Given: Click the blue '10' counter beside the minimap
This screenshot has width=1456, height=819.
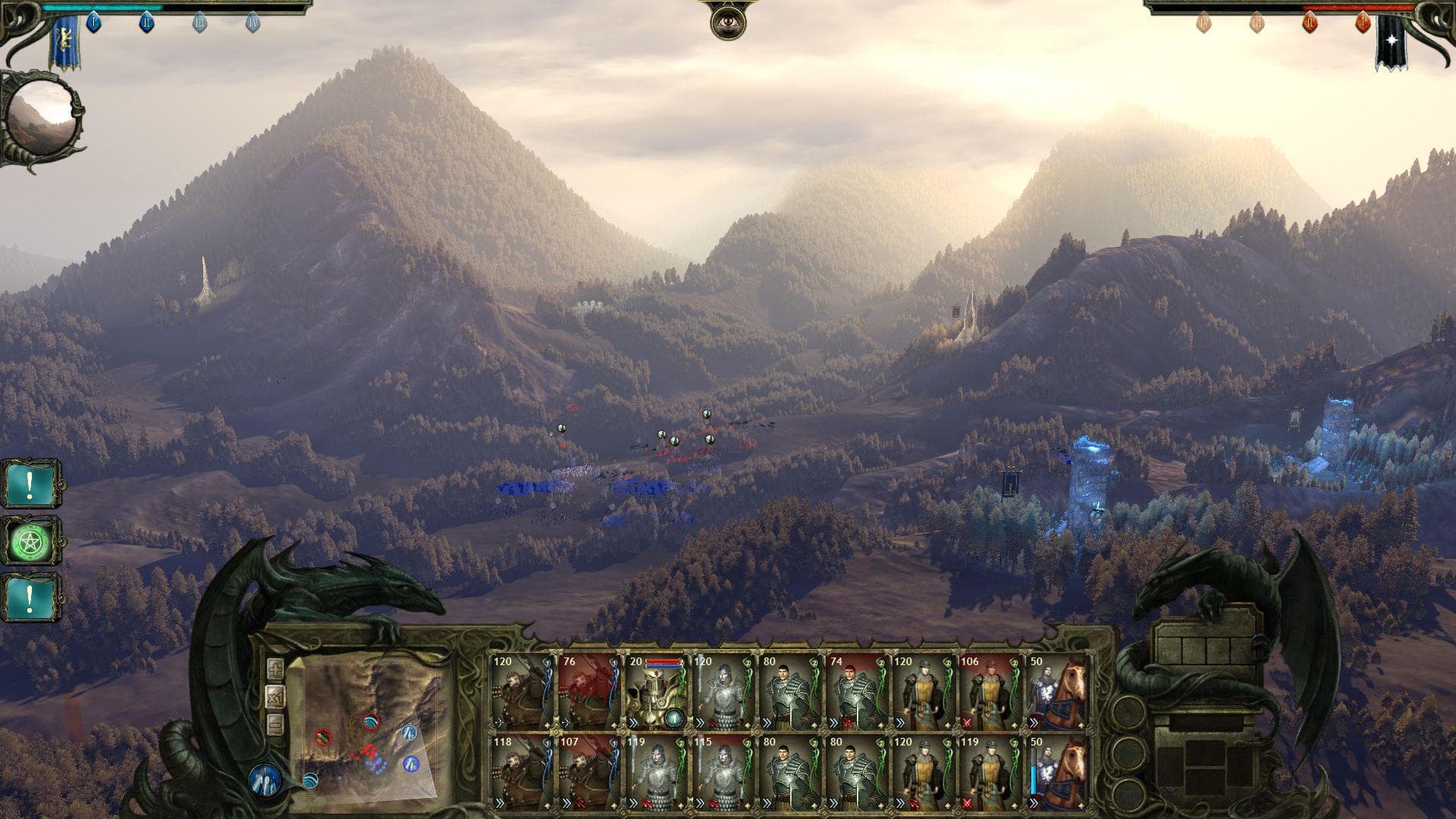Looking at the screenshot, I should (x=265, y=780).
